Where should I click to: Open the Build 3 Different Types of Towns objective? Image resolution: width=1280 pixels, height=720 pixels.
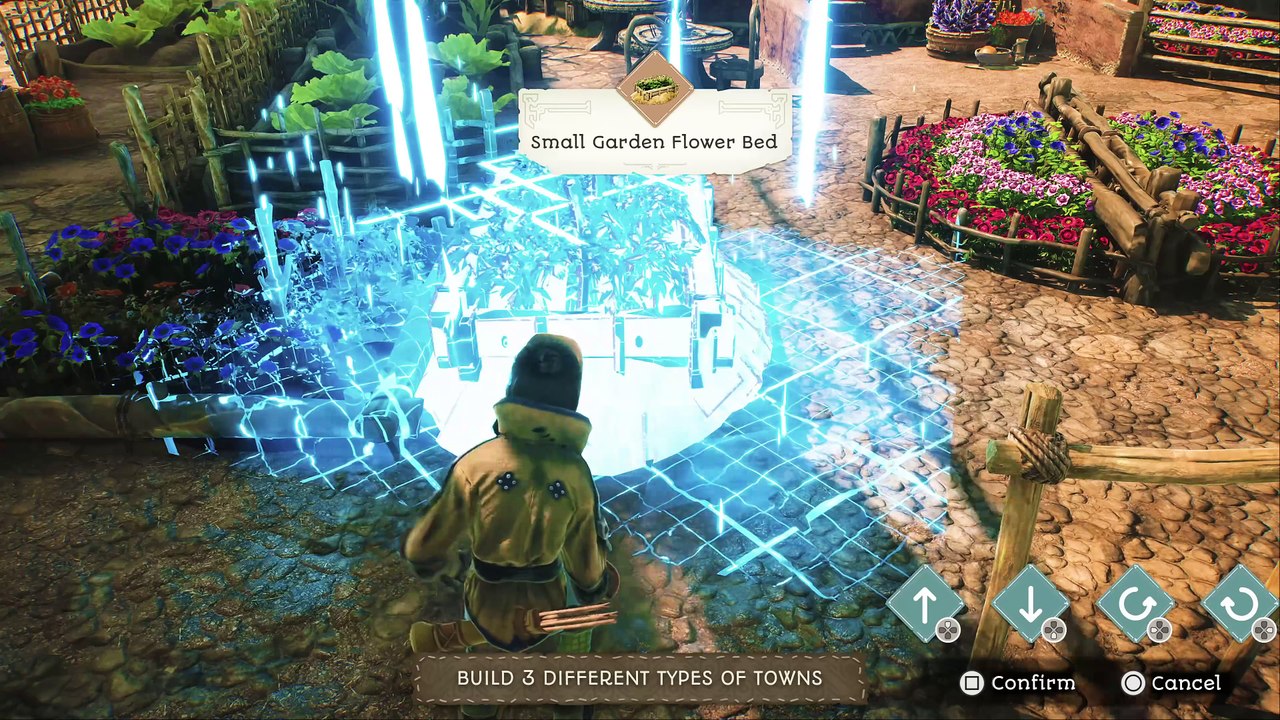pyautogui.click(x=640, y=678)
